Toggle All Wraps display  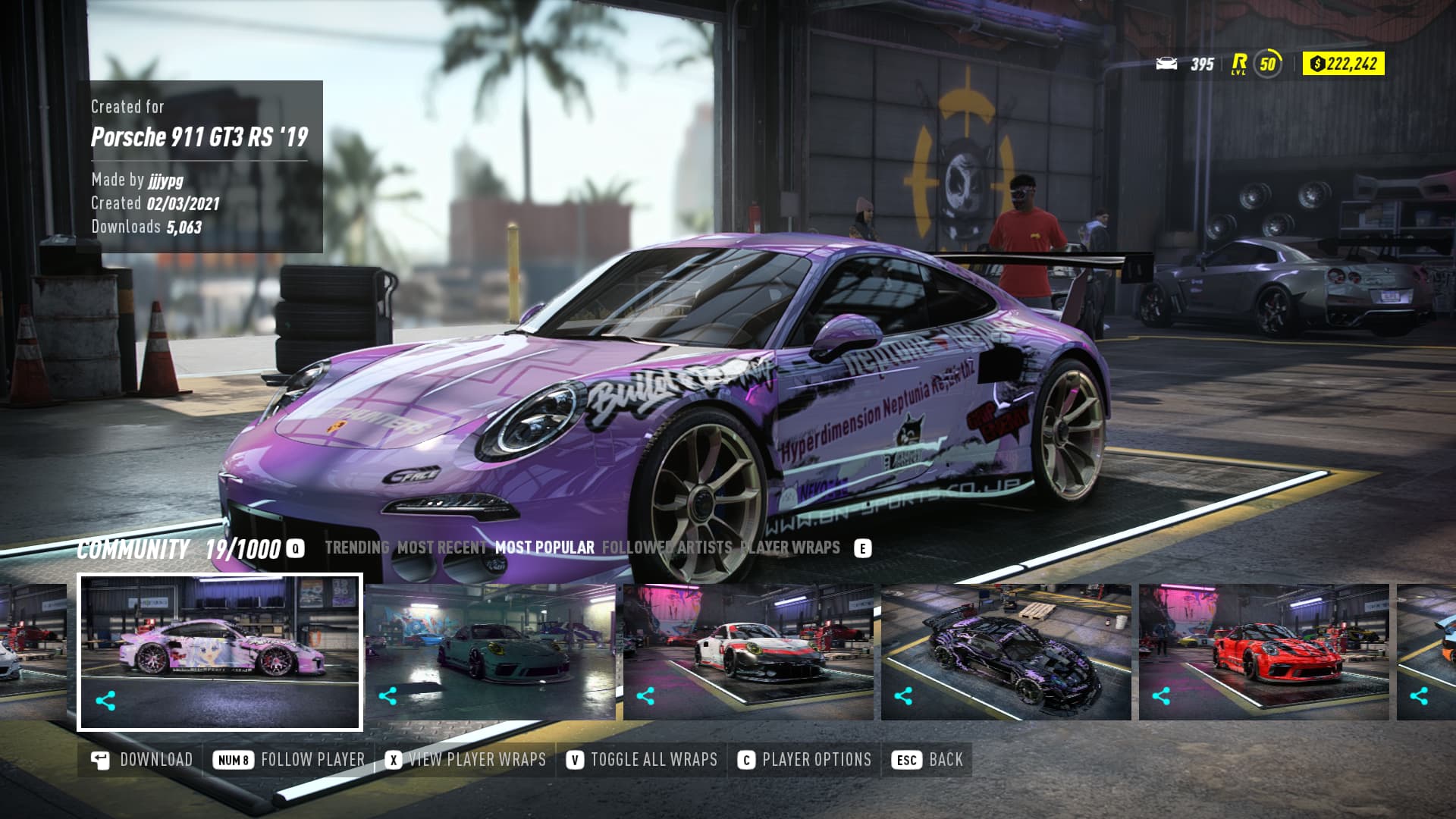642,760
